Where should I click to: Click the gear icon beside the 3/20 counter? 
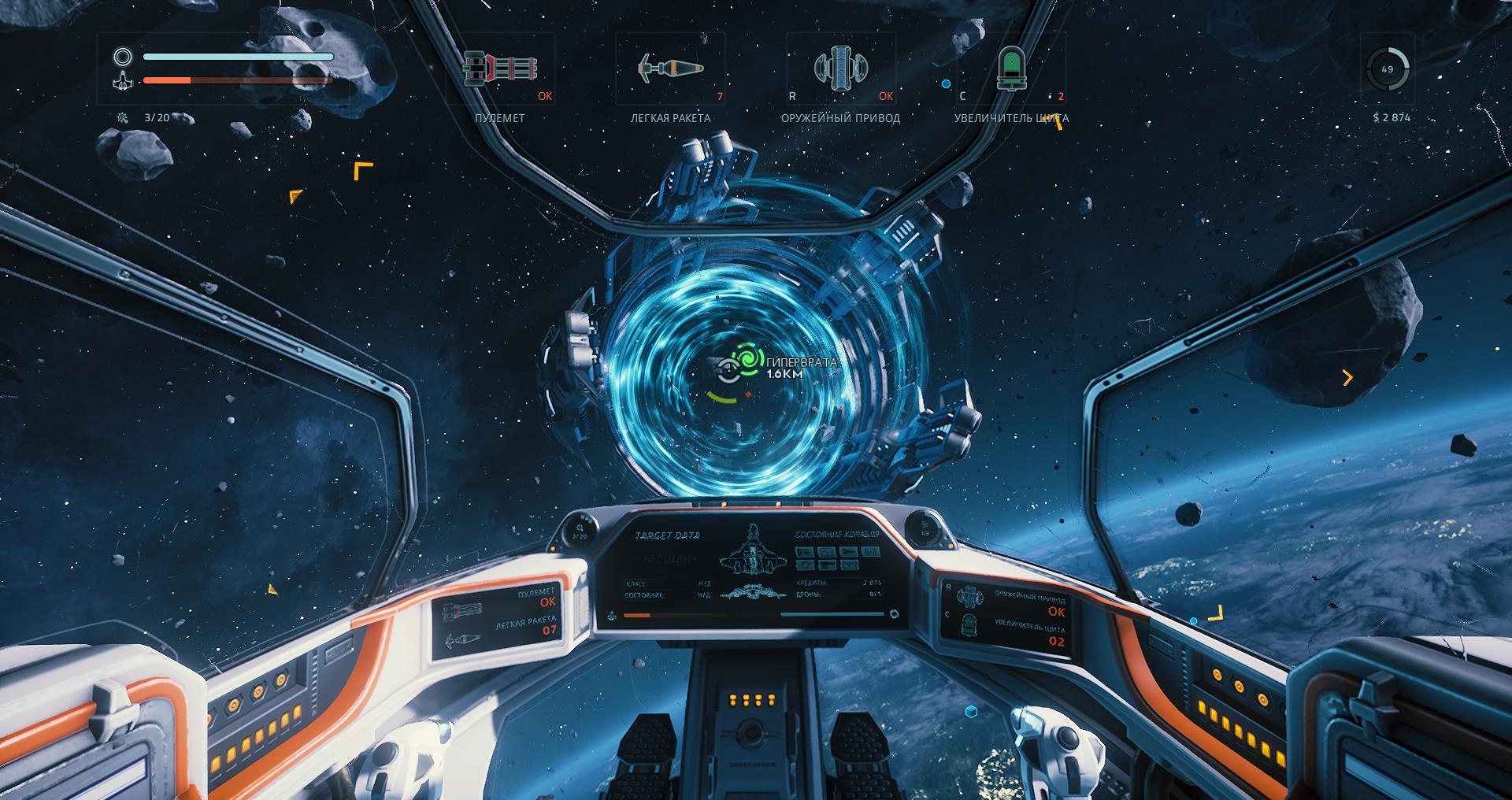[123, 117]
